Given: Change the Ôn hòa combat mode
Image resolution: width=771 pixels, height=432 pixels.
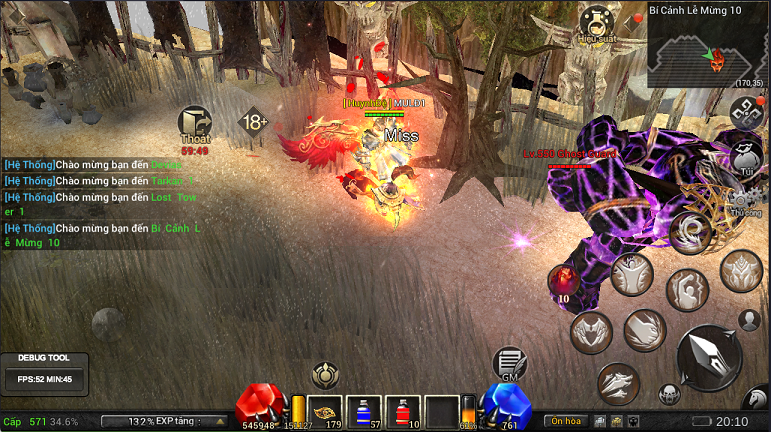Looking at the screenshot, I should pyautogui.click(x=566, y=421).
